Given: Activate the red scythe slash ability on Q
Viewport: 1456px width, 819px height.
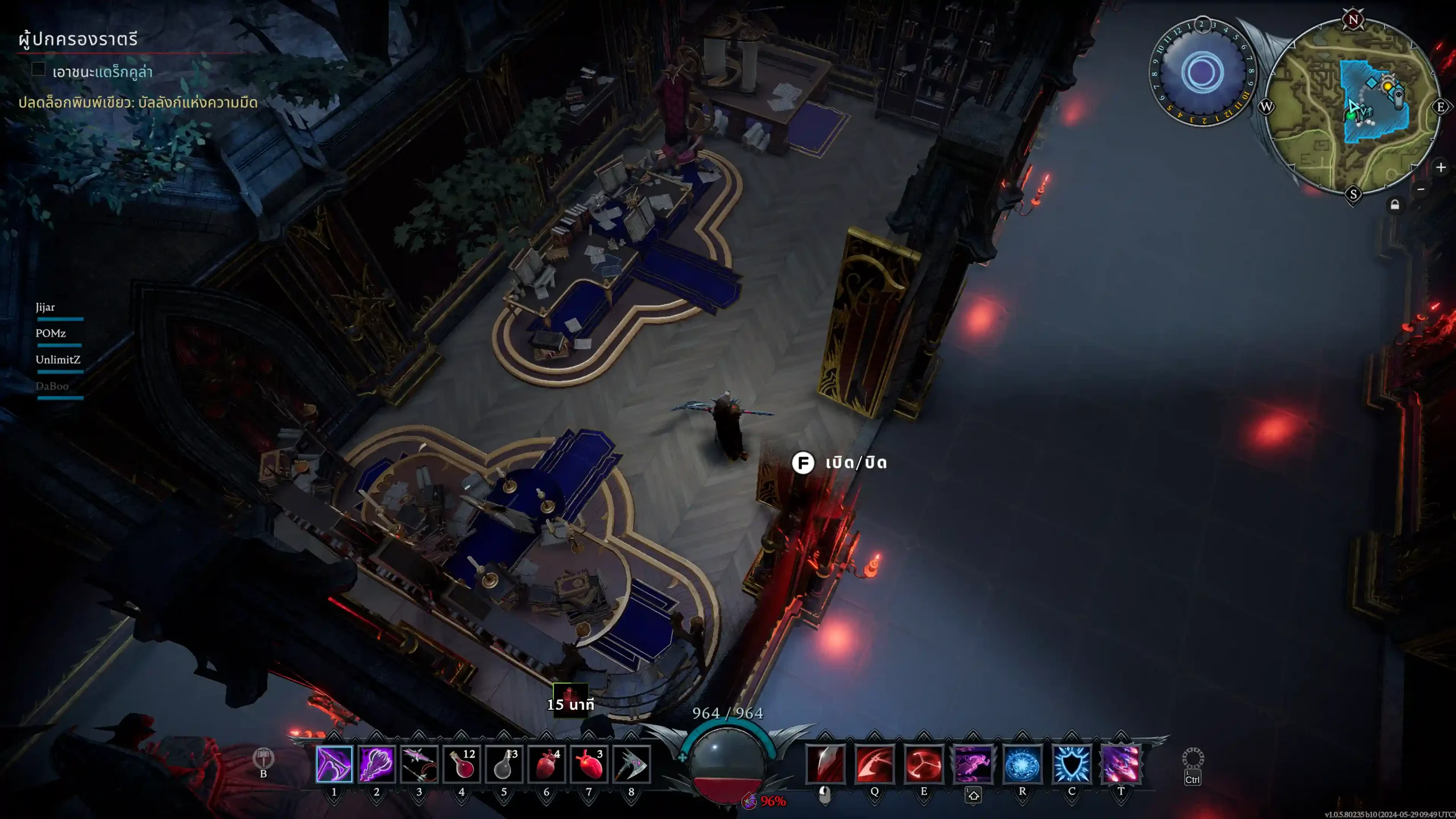Looking at the screenshot, I should (875, 764).
